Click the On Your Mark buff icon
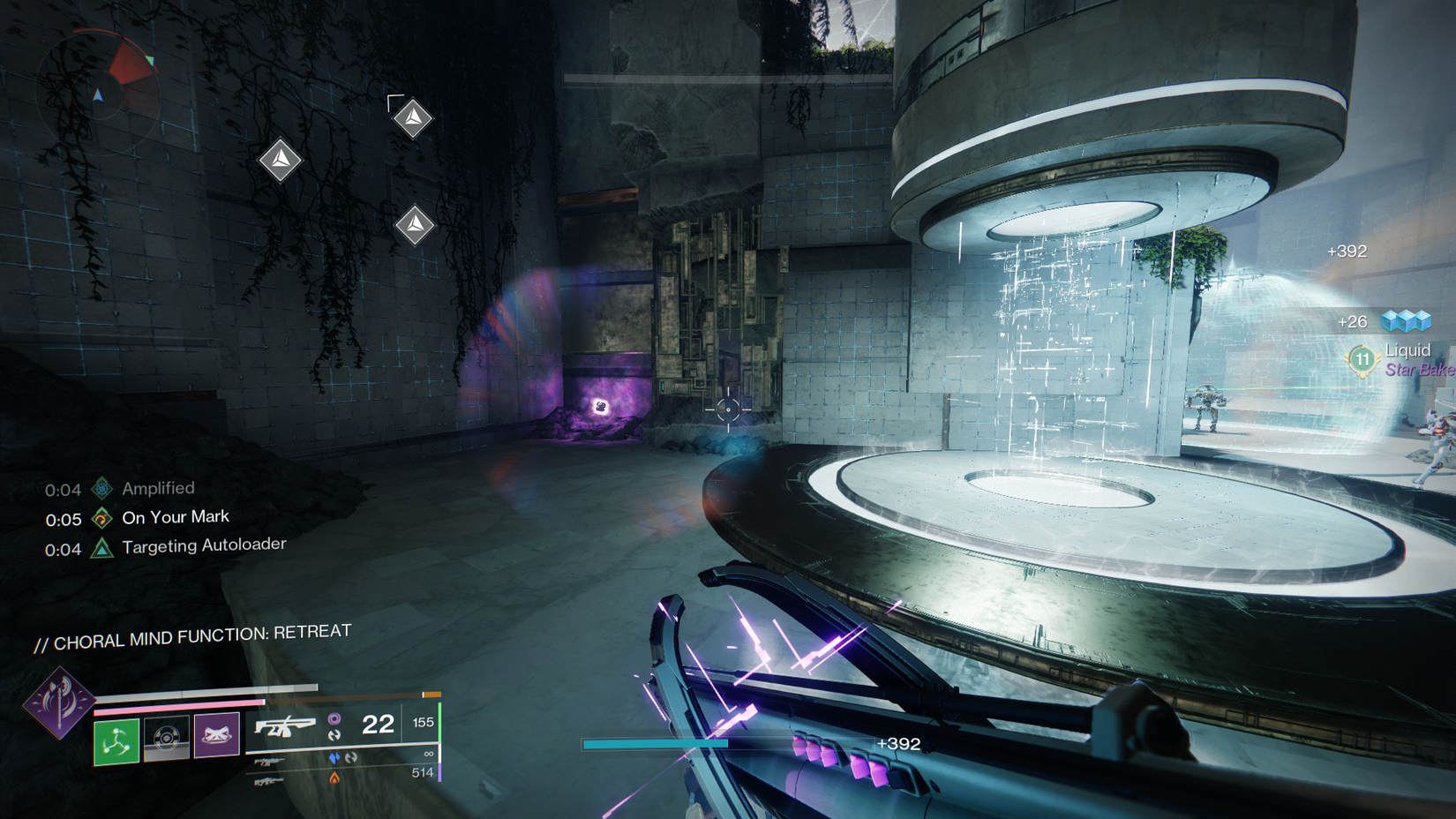This screenshot has width=1456, height=819. click(x=101, y=517)
